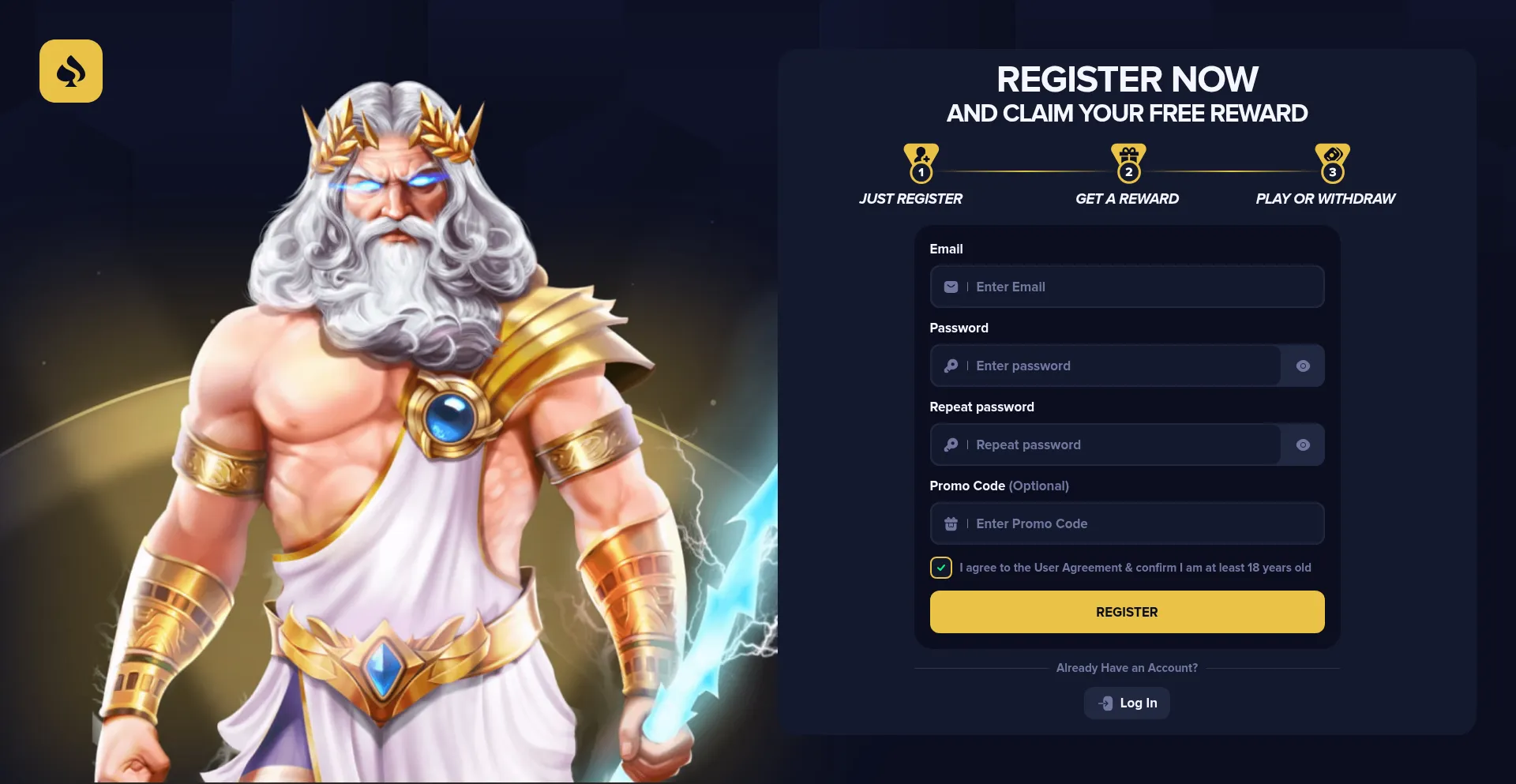Click the envelope icon in Email field
1516x784 pixels.
coord(951,287)
